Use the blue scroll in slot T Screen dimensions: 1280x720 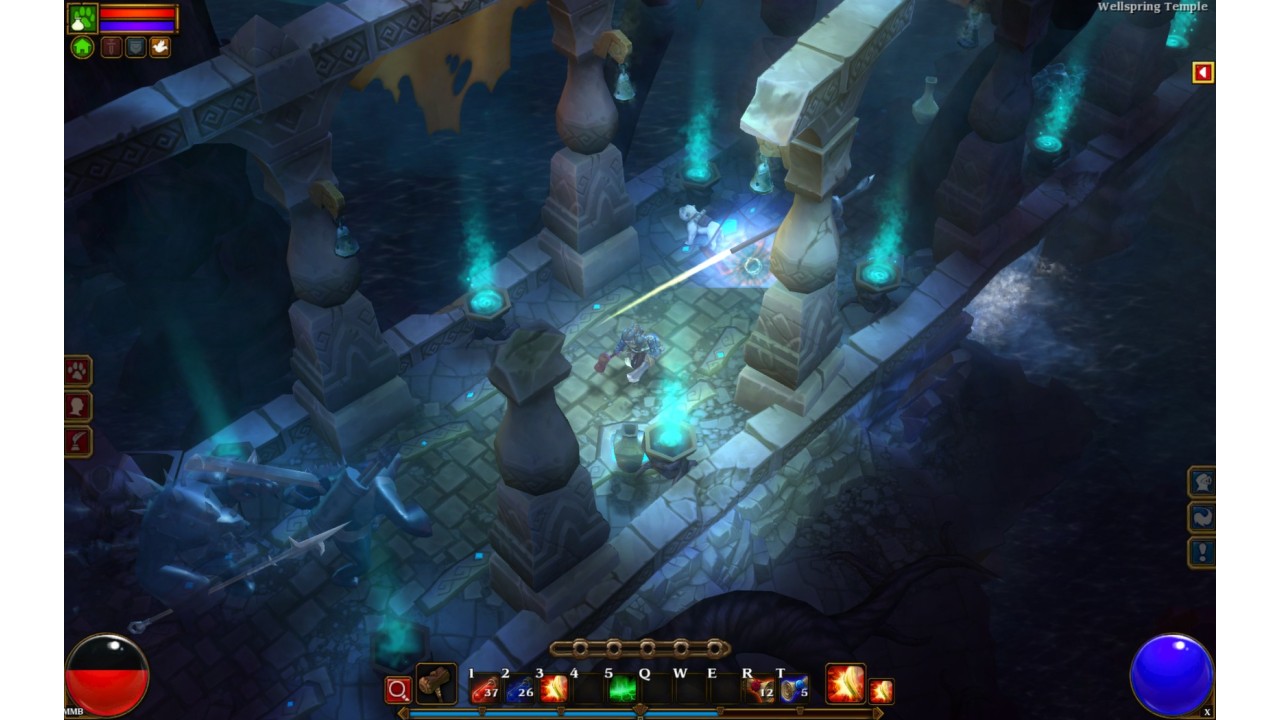click(x=794, y=689)
